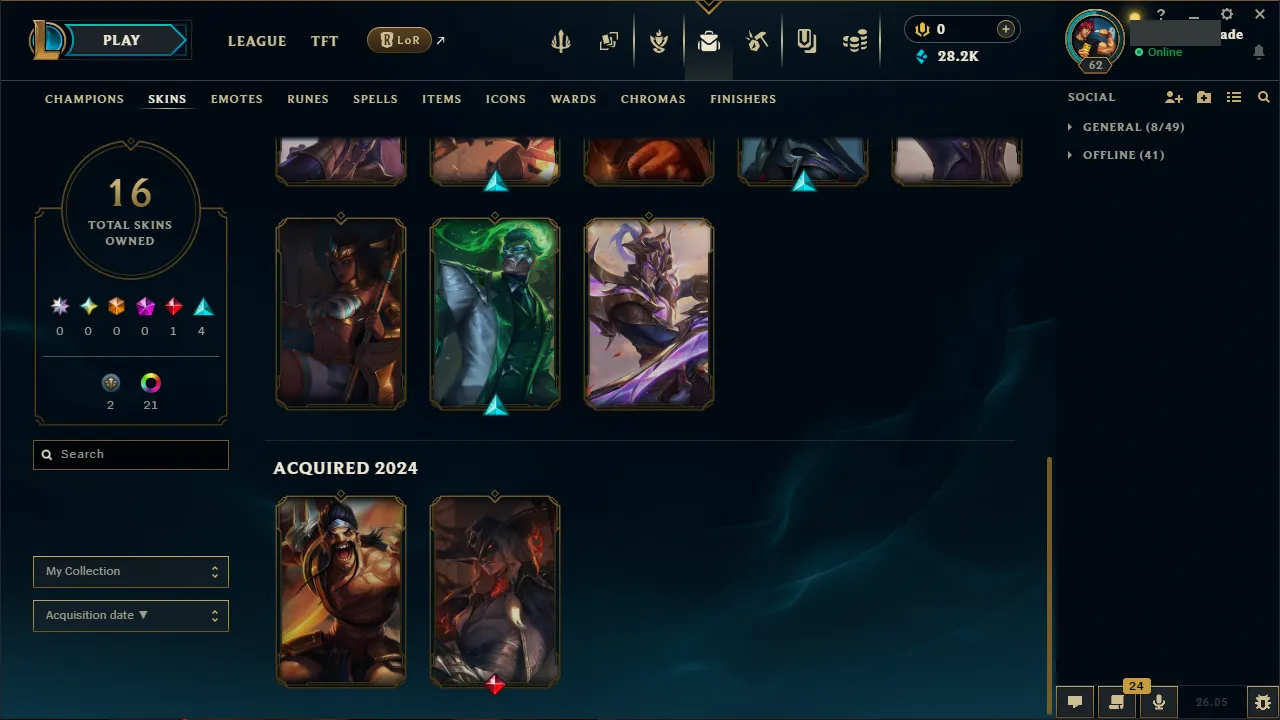Expand the OFFLINE friends group
Viewport: 1280px width, 720px height.
point(1123,155)
